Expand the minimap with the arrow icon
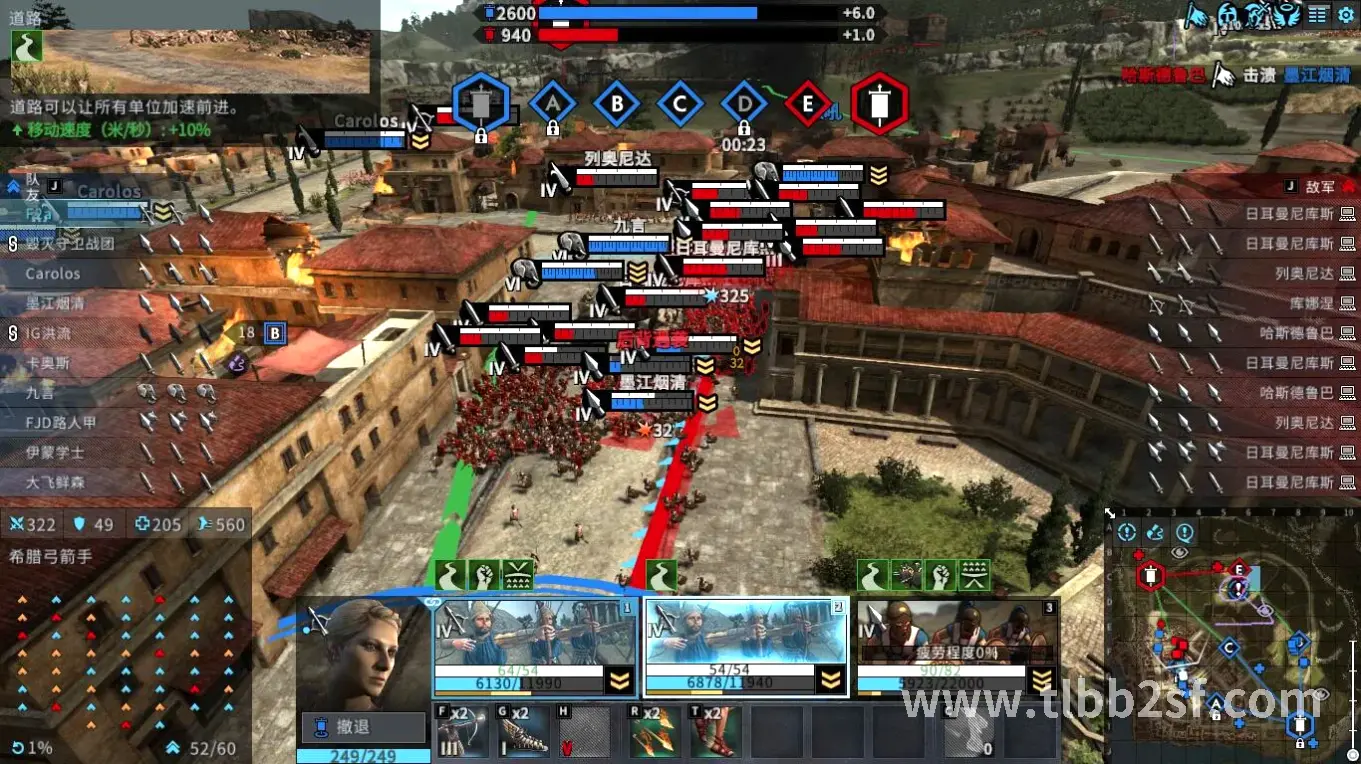This screenshot has width=1361, height=764. 1111,514
